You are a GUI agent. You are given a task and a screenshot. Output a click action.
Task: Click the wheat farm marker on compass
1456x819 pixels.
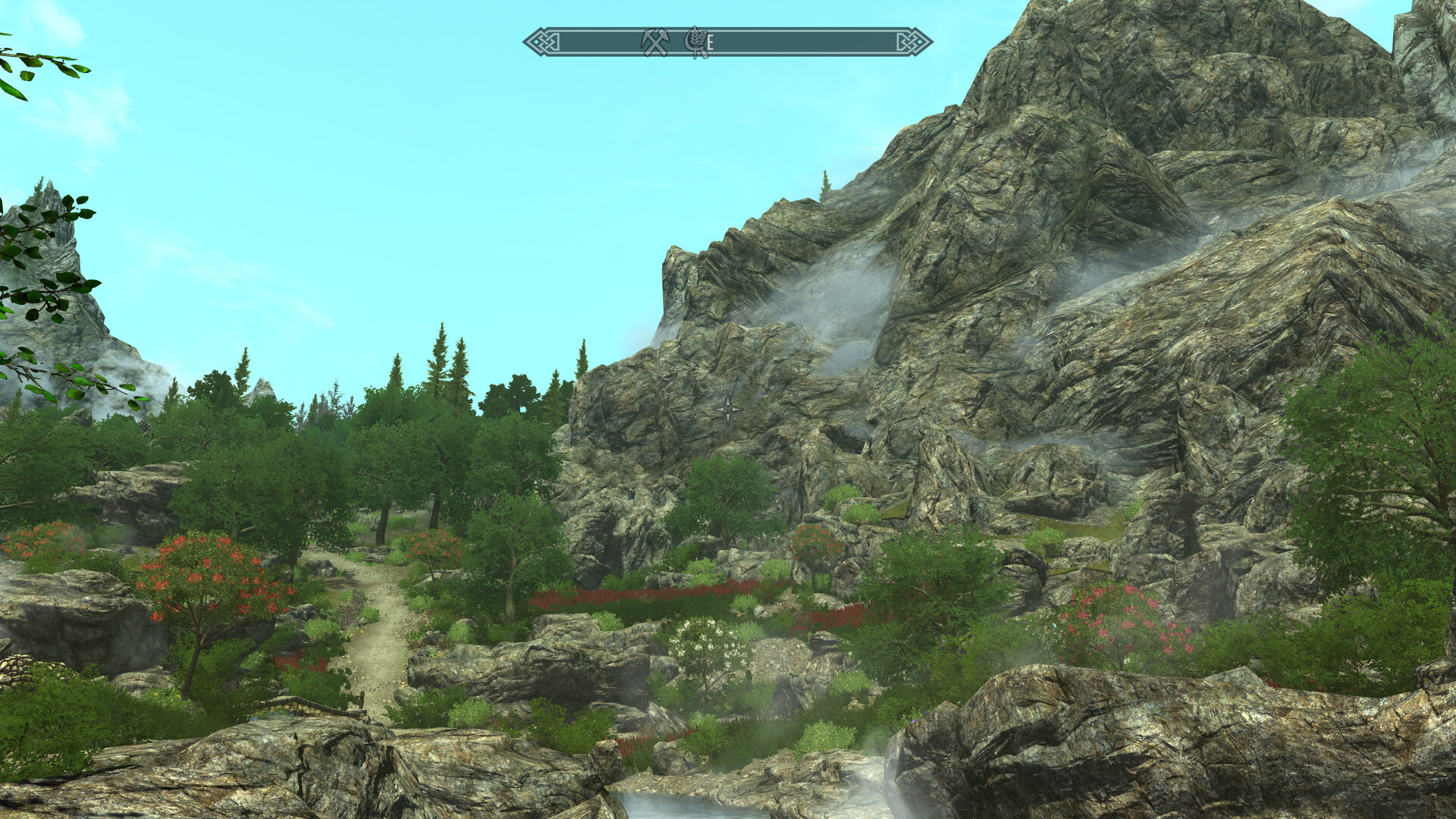click(694, 42)
